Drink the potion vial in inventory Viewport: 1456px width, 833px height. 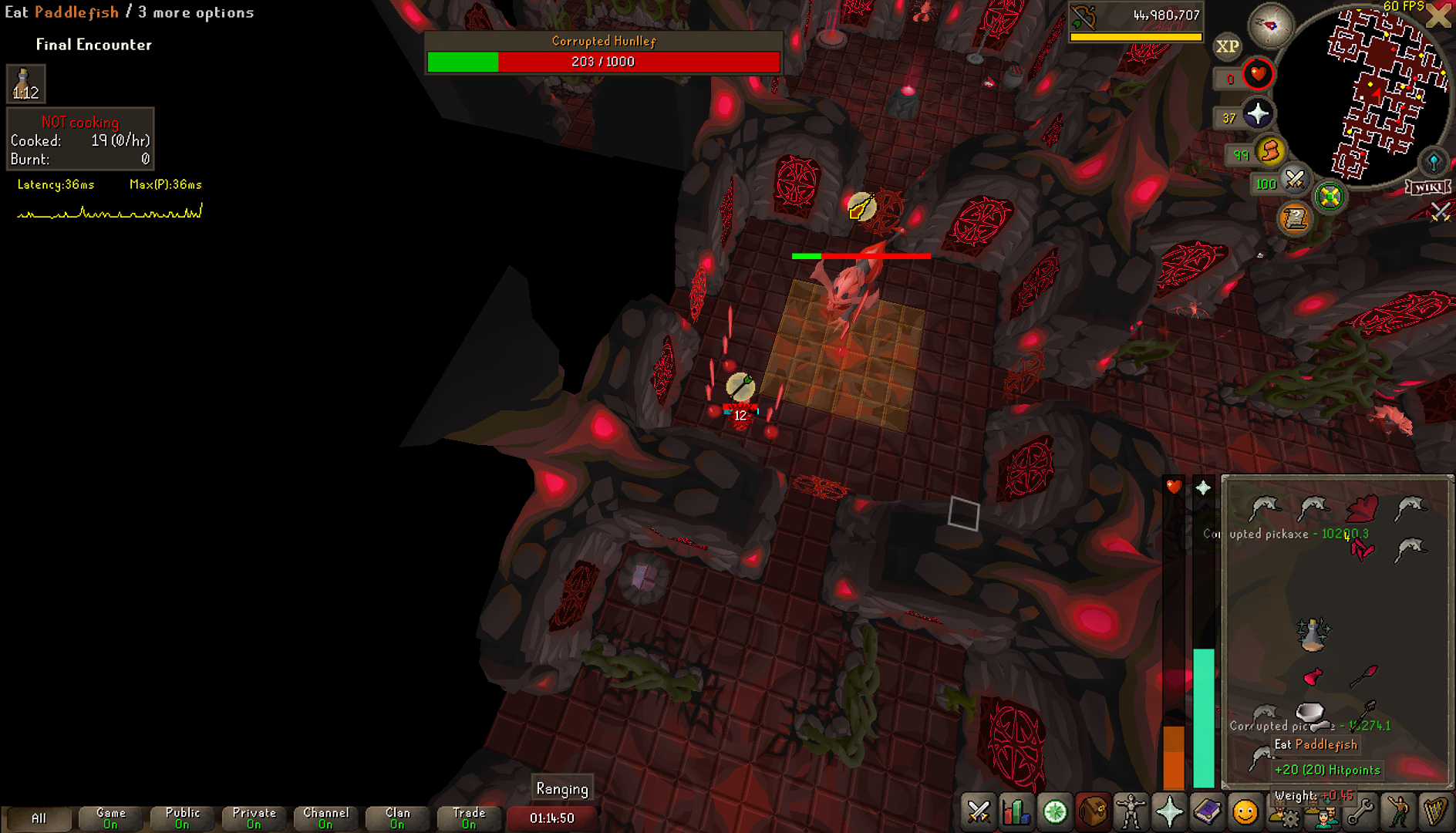[1313, 634]
